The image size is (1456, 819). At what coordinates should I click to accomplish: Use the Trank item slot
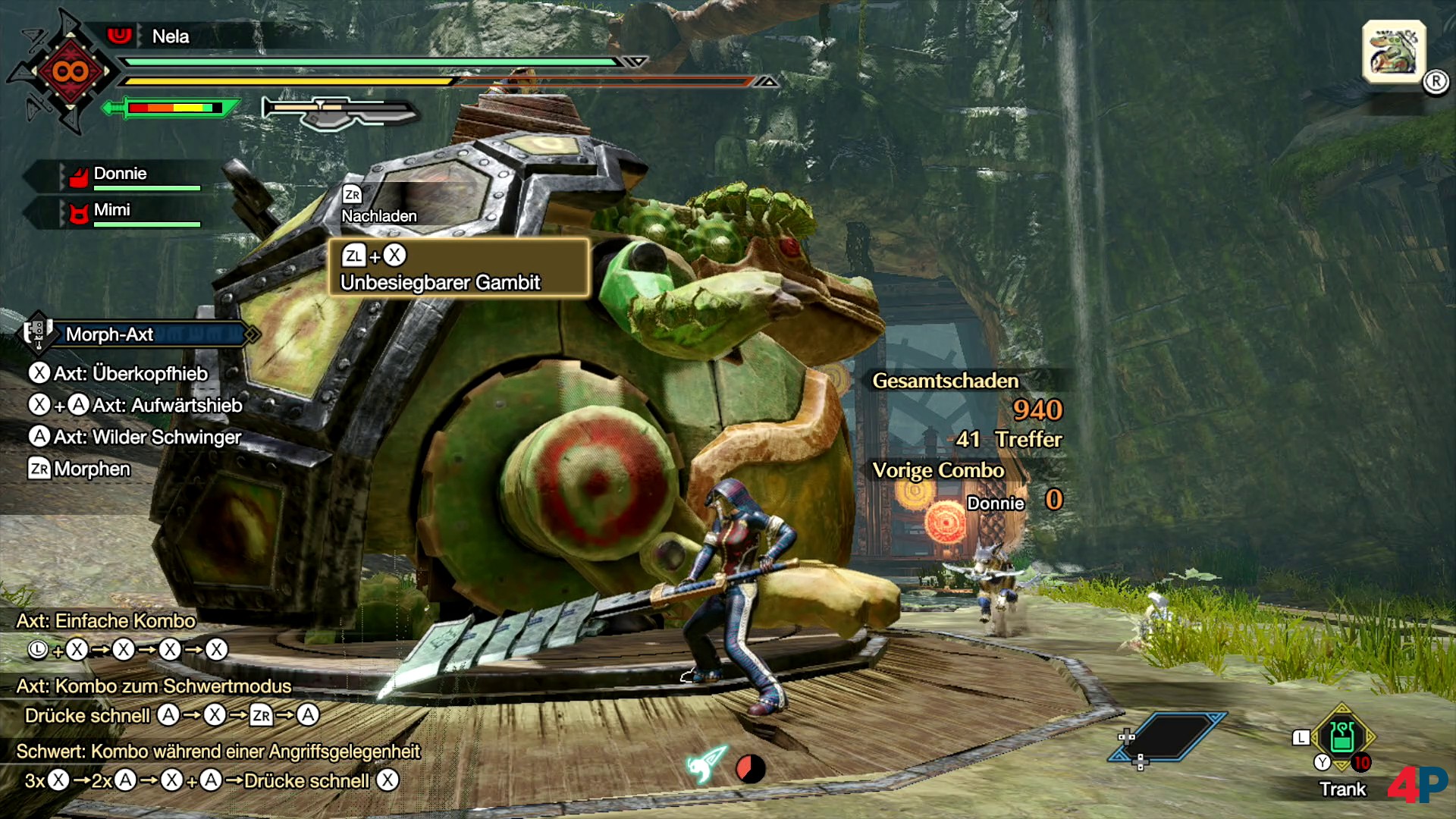(x=1341, y=737)
